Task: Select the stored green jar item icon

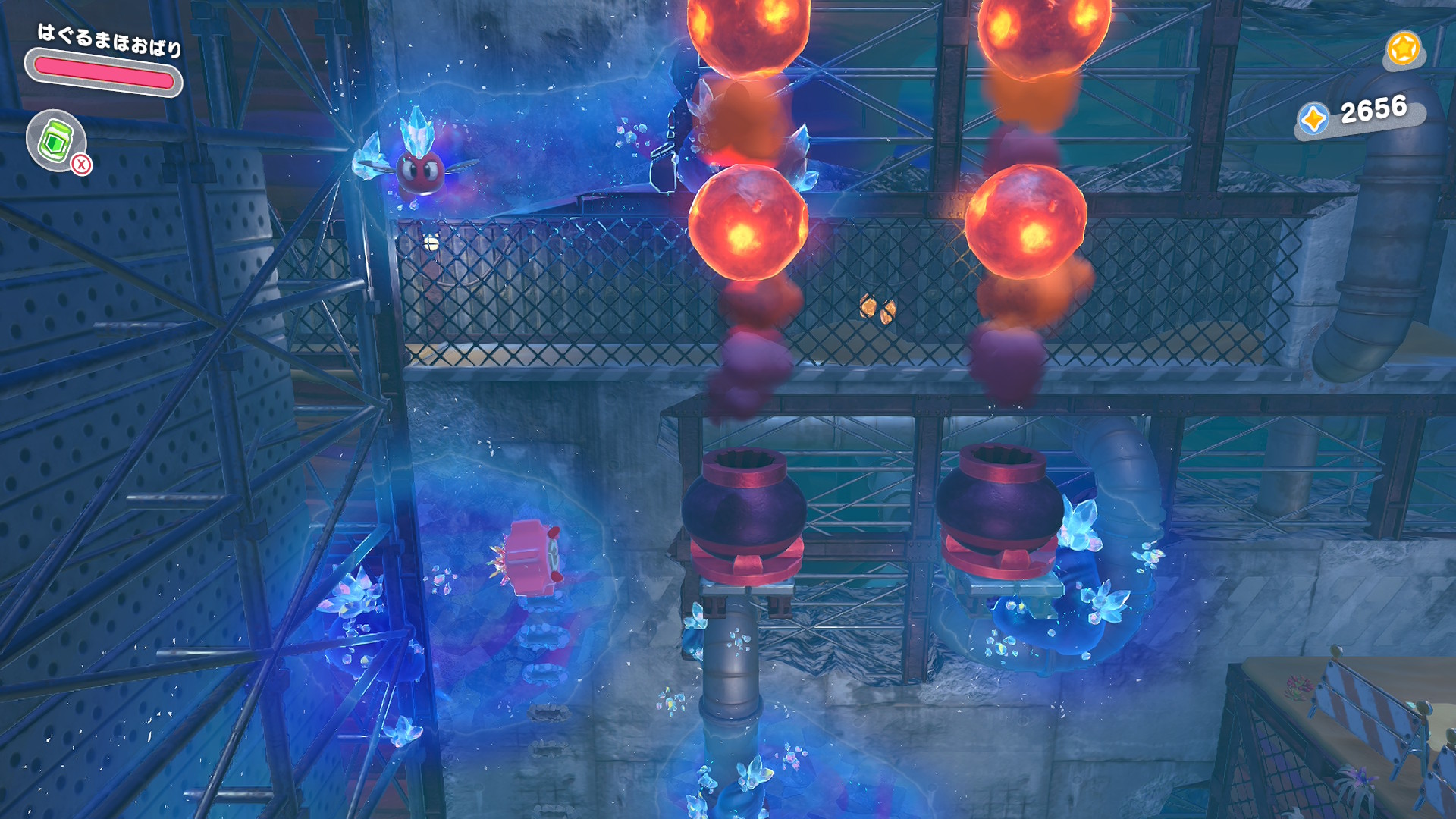Action: [x=55, y=140]
